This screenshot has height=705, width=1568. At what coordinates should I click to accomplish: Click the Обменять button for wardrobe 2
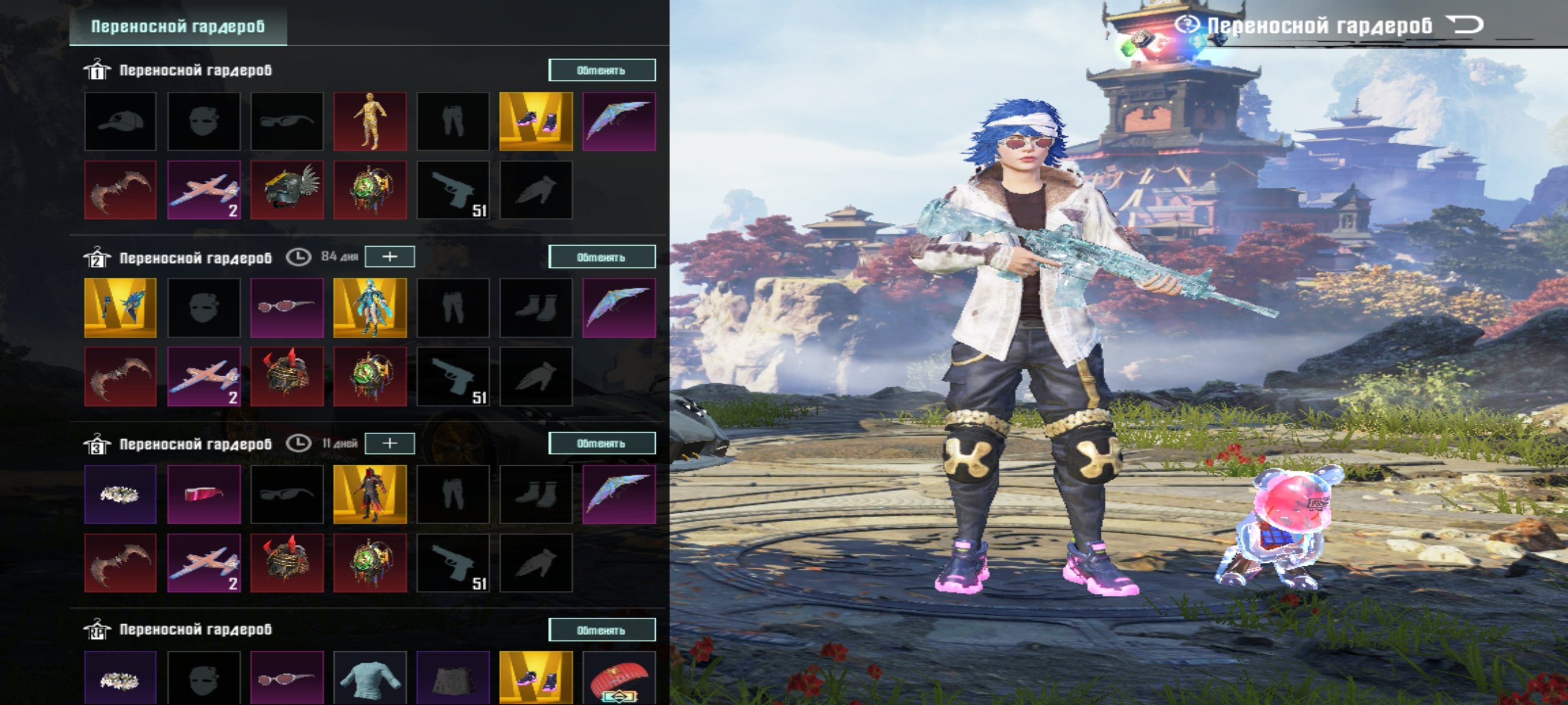pyautogui.click(x=601, y=257)
